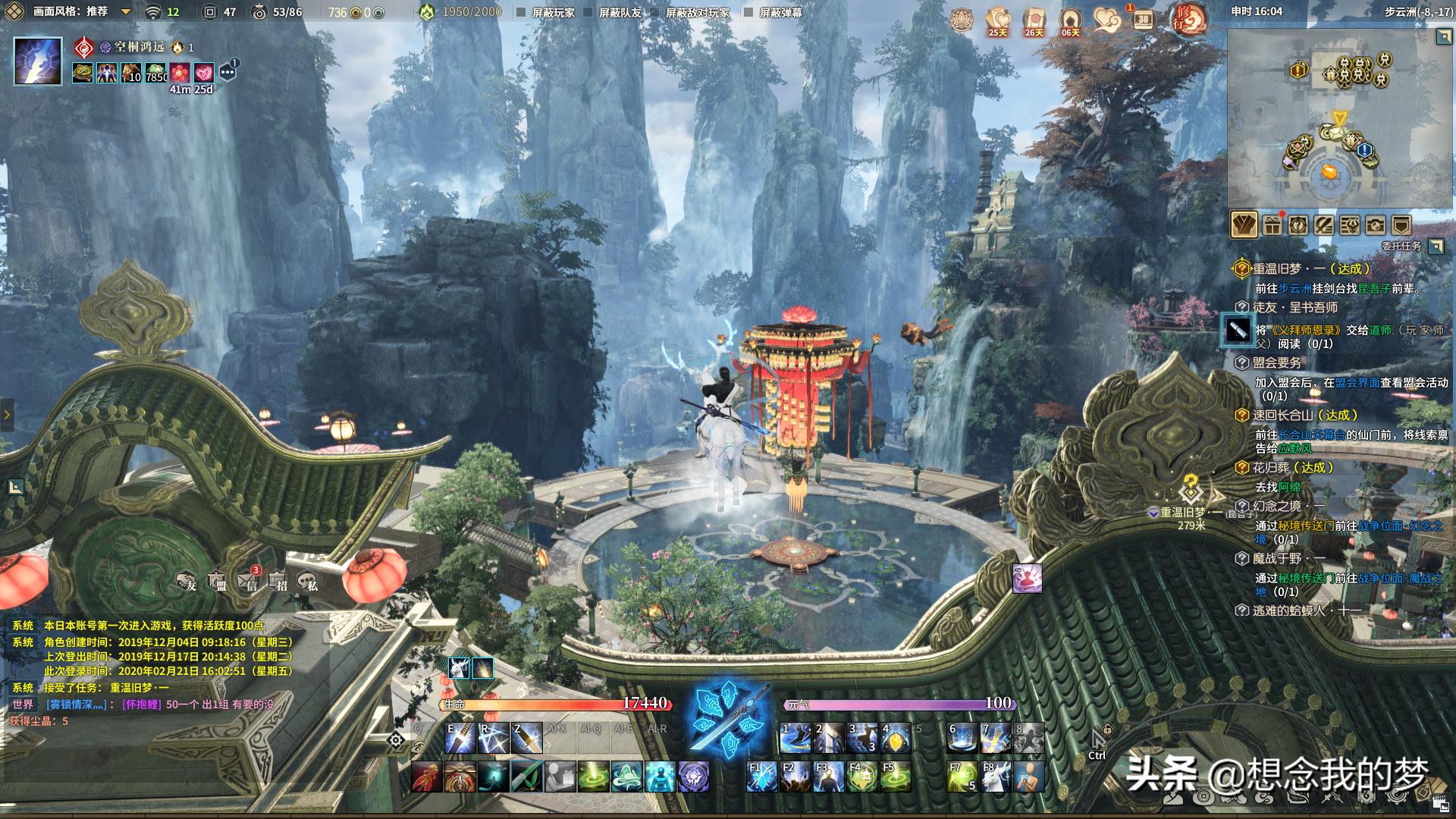Collapse the 委托任务 quest tracker

click(1436, 246)
